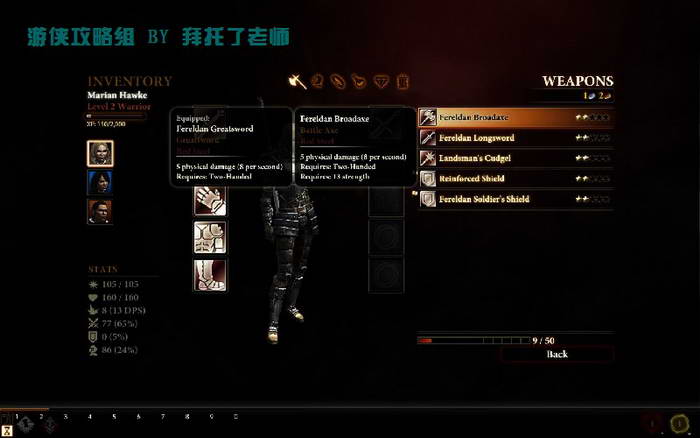
Task: Select the bottom party member portrait
Action: tap(100, 213)
